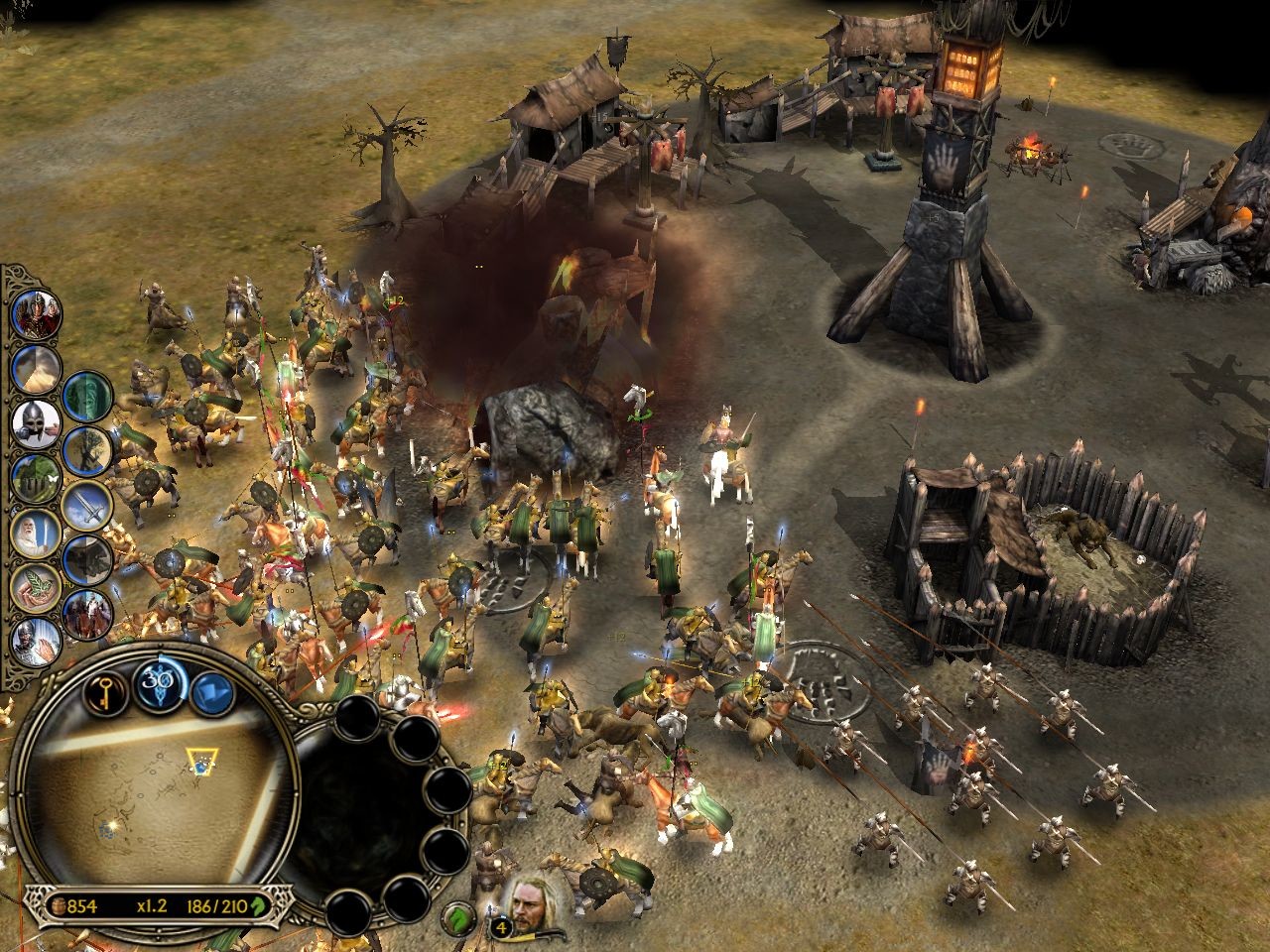Click the yellow camera view triangle on minimap
The height and width of the screenshot is (952, 1270).
(x=201, y=760)
